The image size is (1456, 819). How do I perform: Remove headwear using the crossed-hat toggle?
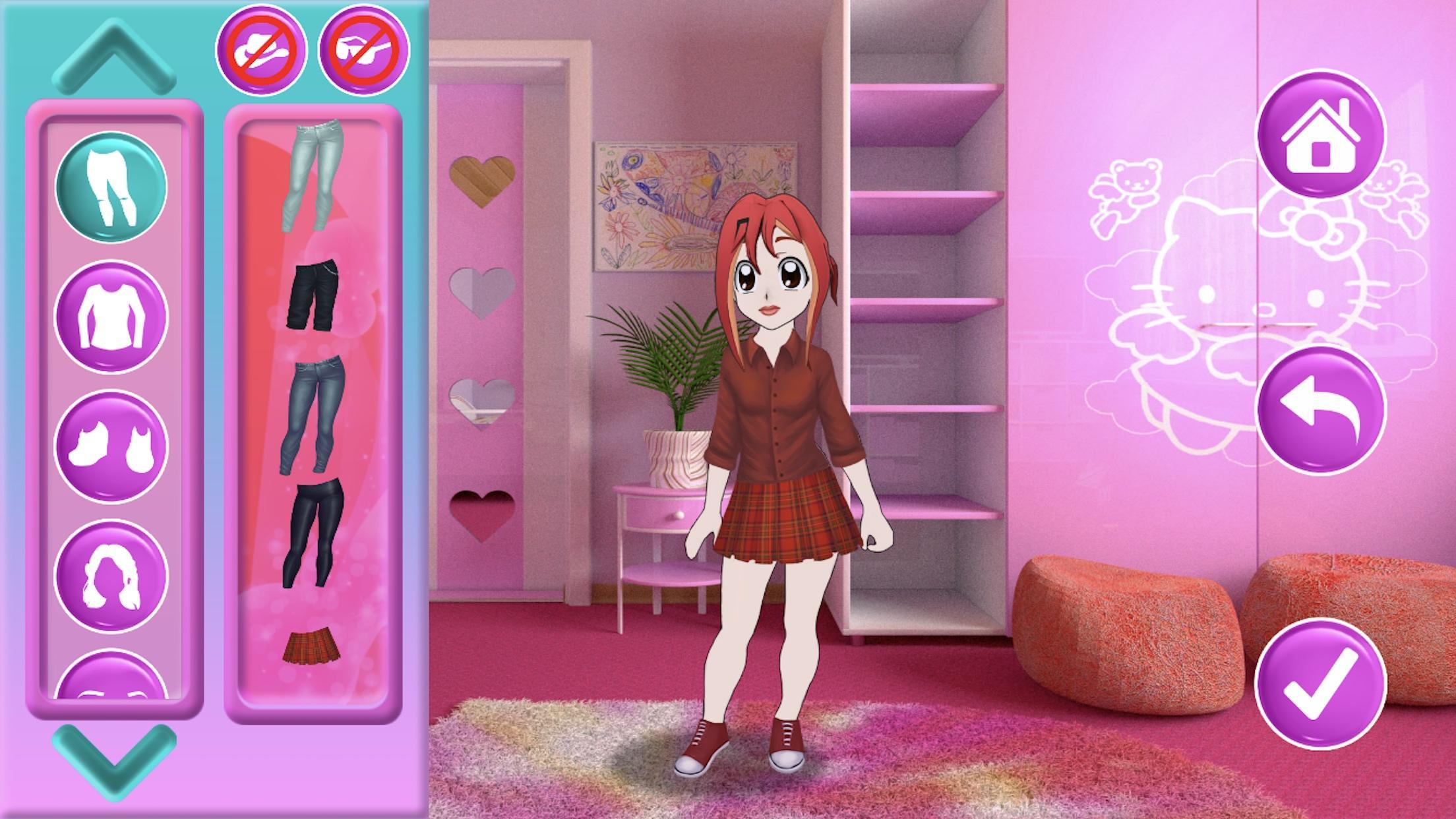click(262, 53)
